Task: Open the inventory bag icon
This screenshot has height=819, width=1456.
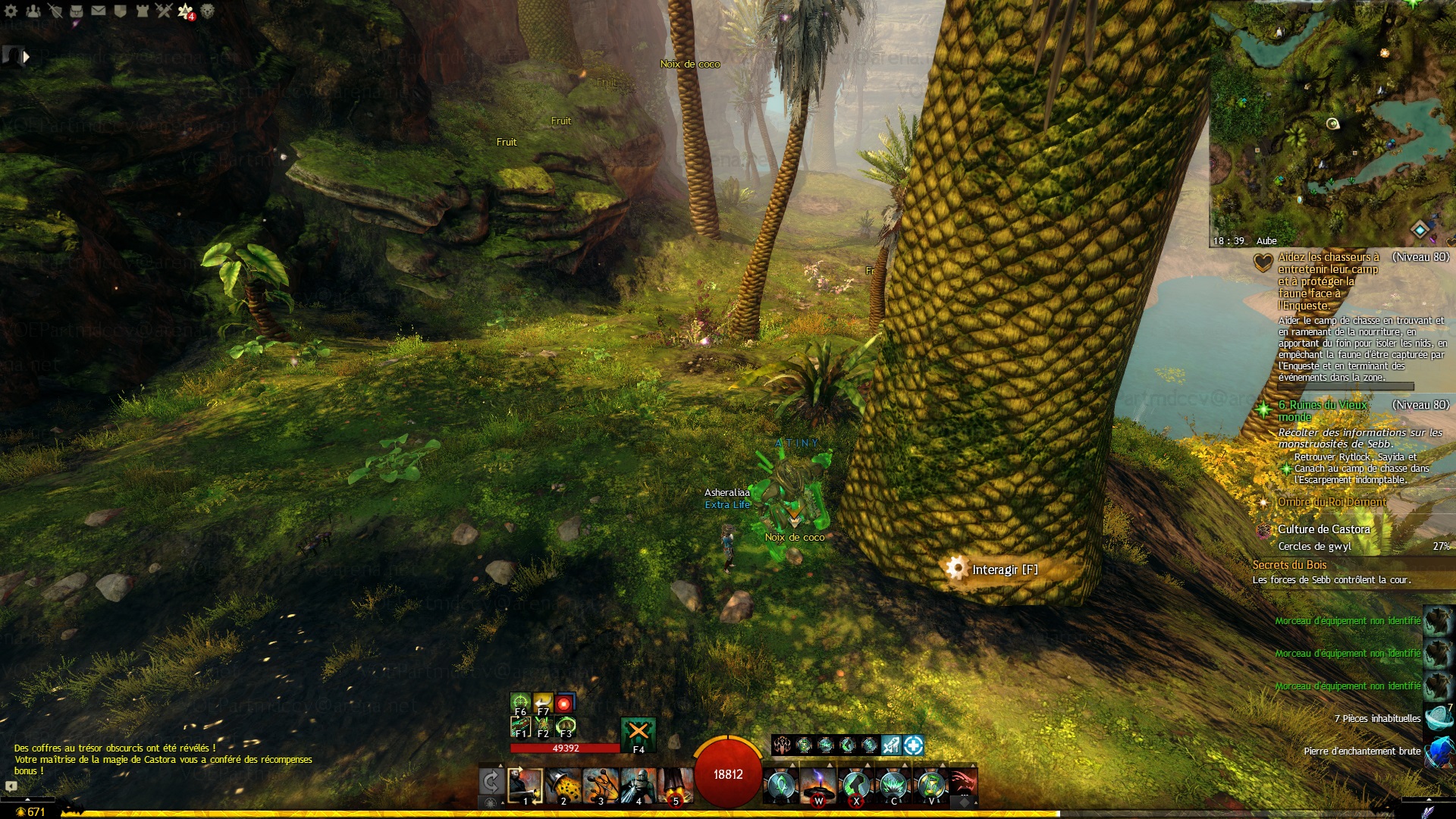Action: point(77,11)
